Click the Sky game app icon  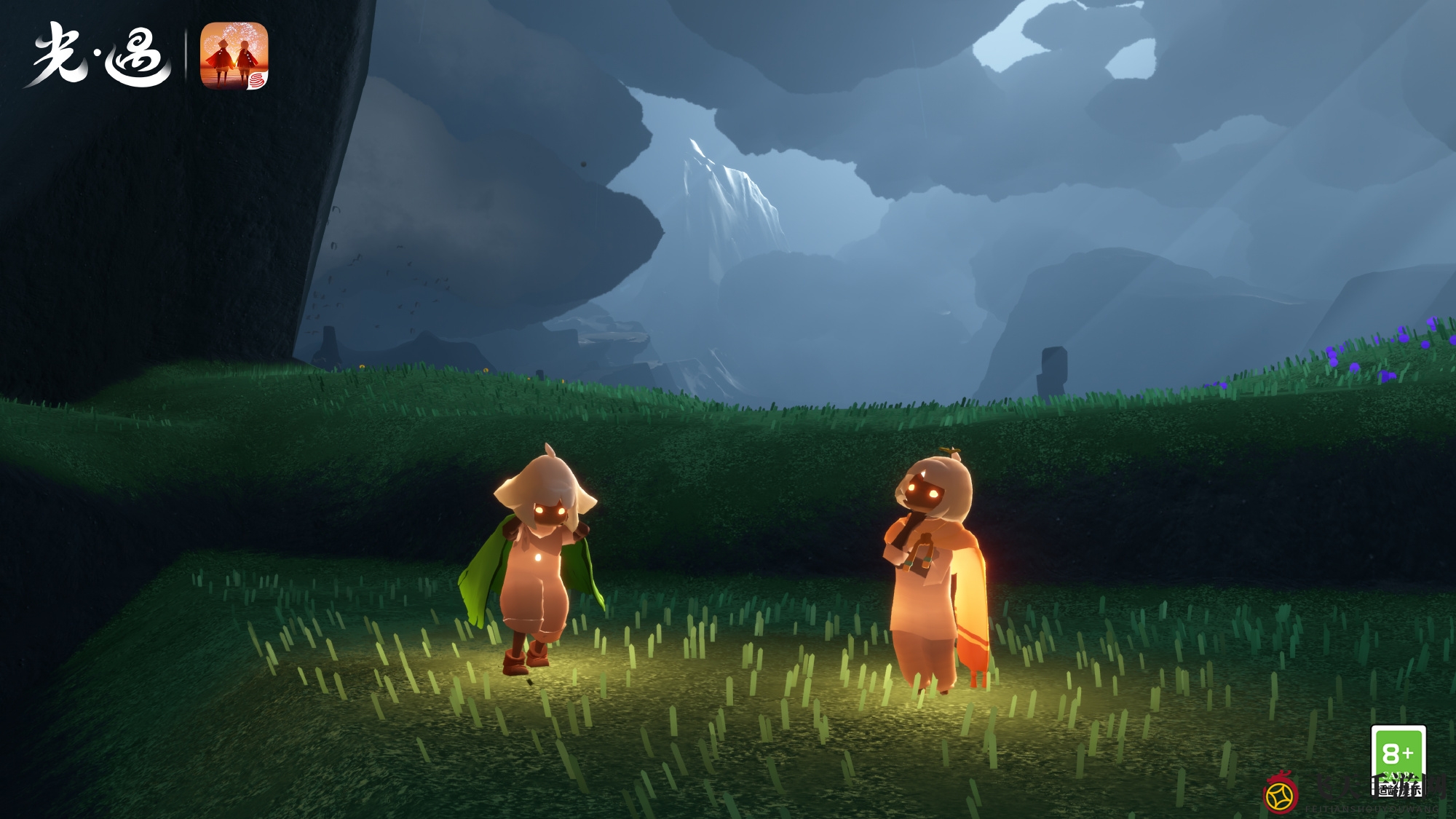tap(234, 56)
